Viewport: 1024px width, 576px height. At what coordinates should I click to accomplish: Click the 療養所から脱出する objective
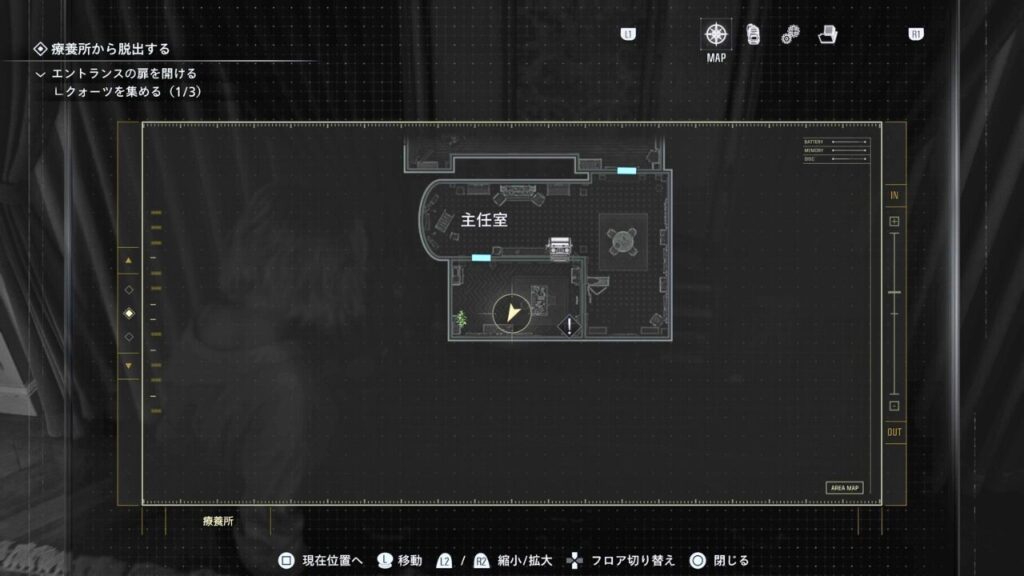110,48
